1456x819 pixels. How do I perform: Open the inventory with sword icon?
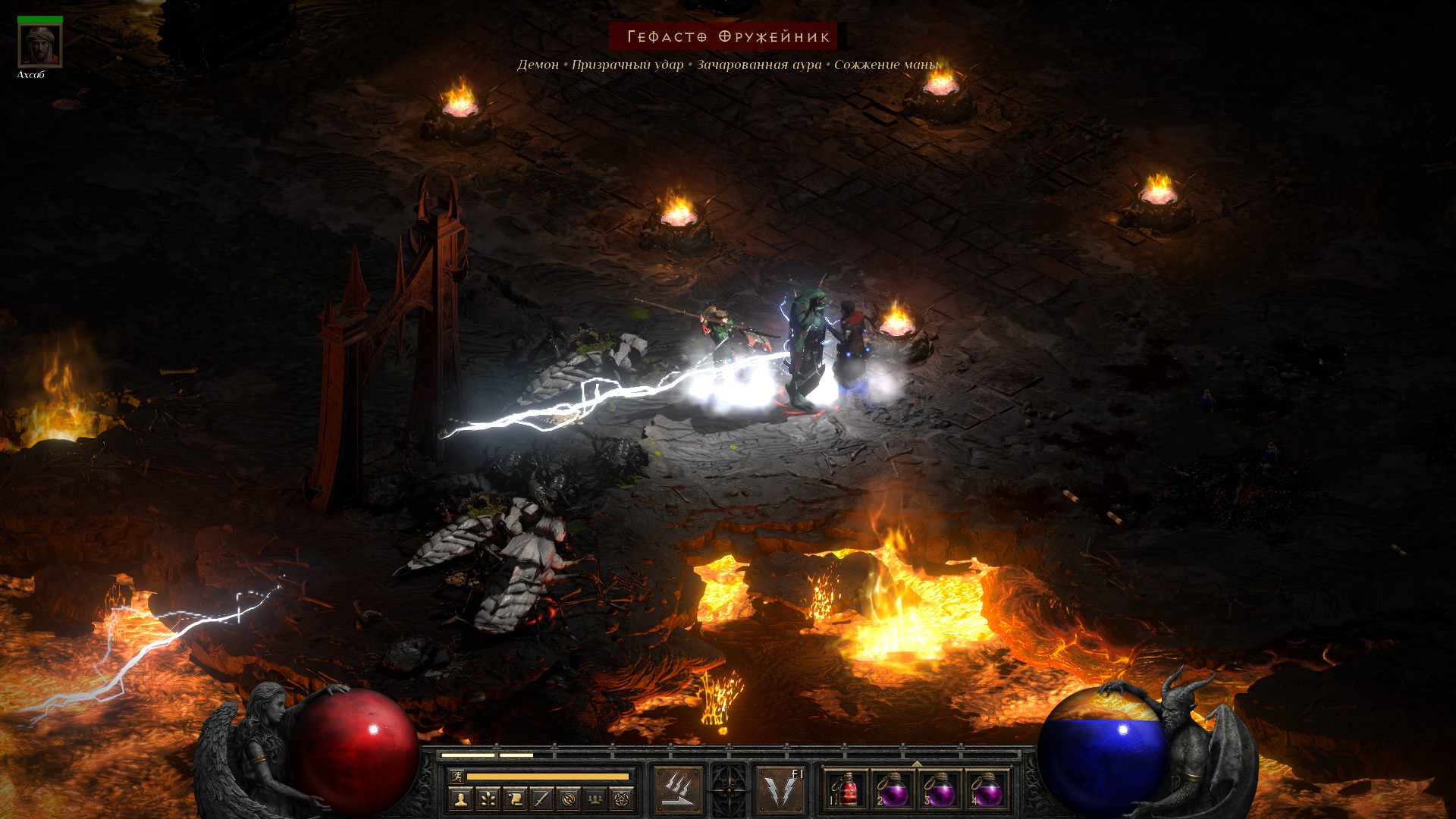541,799
